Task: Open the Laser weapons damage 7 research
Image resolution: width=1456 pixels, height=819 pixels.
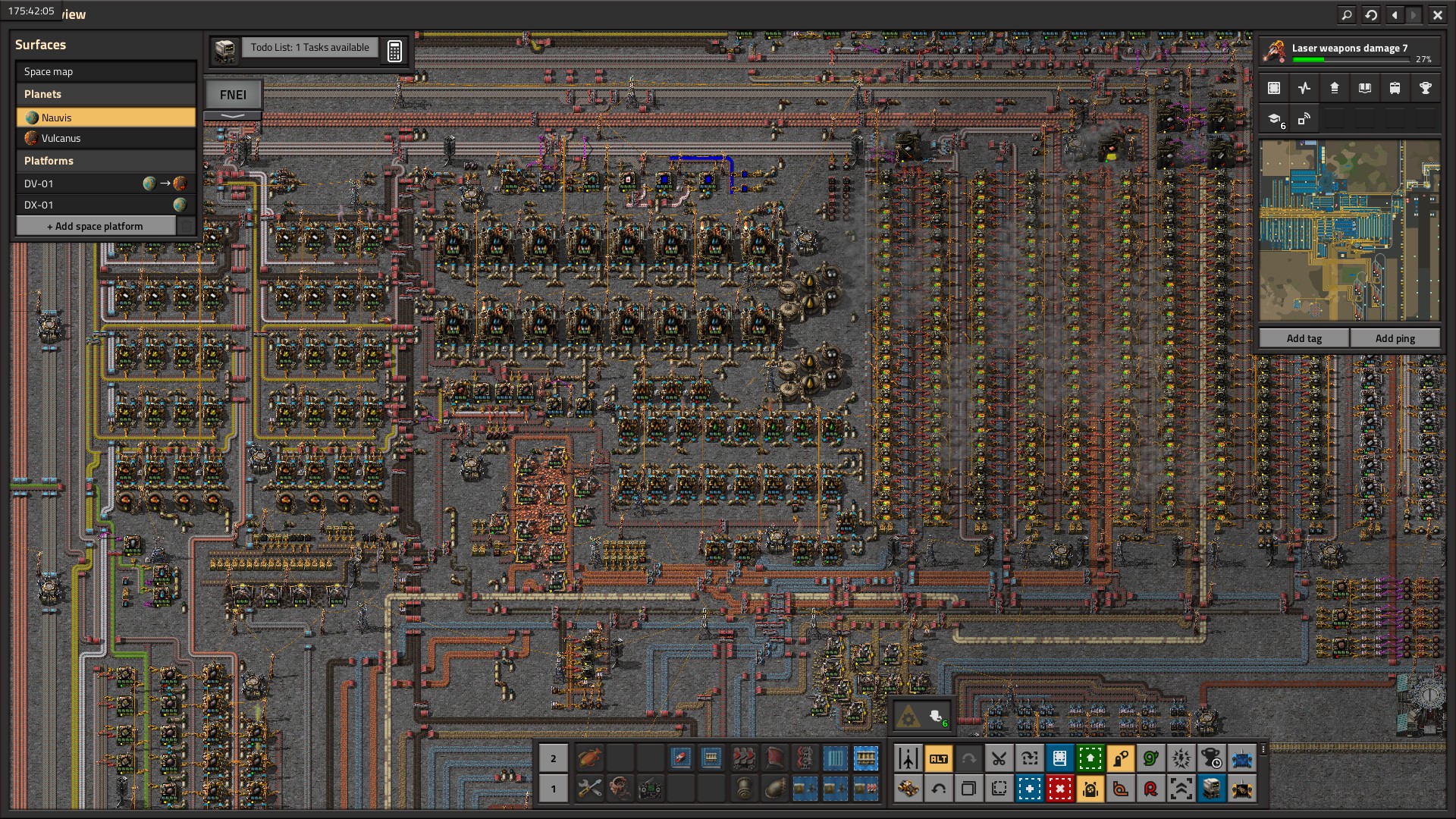Action: (x=1348, y=52)
